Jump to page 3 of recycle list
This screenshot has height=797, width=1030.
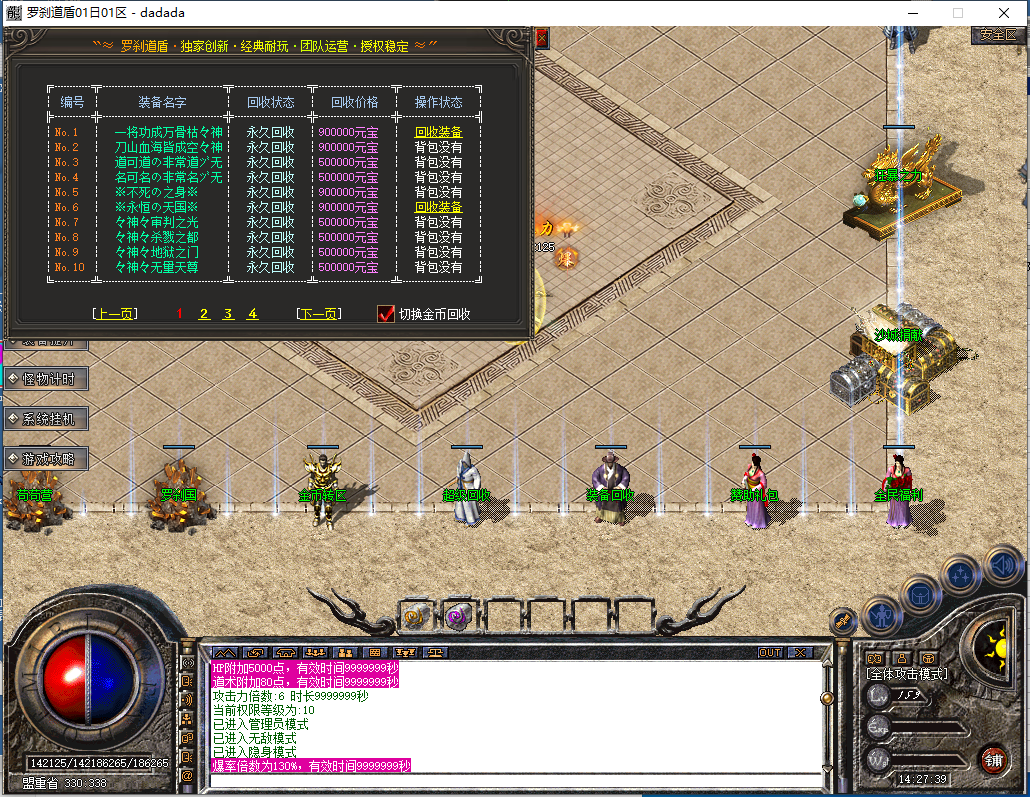pyautogui.click(x=228, y=314)
